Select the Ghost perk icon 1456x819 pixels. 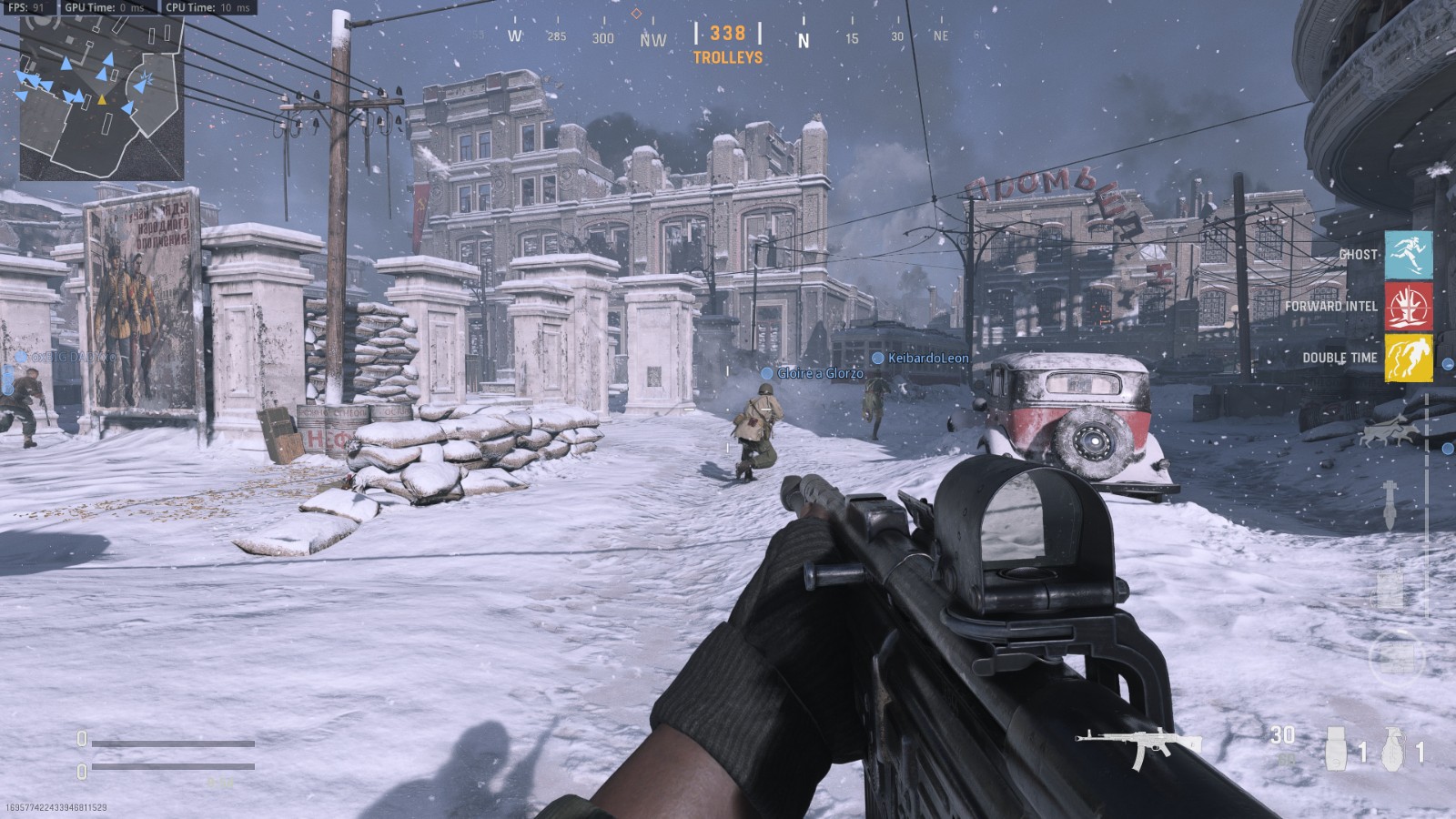point(1408,255)
